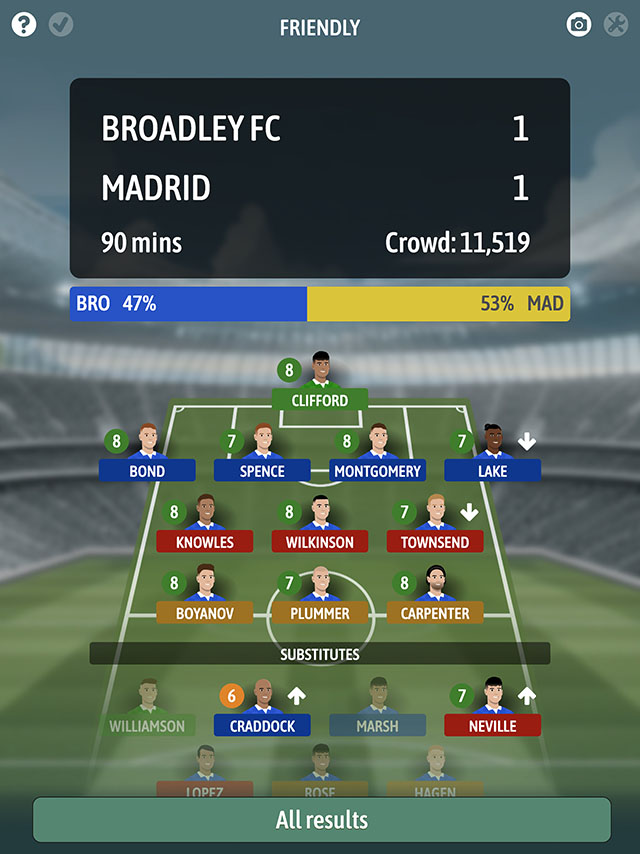Viewport: 640px width, 854px height.
Task: Select forward Plummer
Action: pos(320,612)
